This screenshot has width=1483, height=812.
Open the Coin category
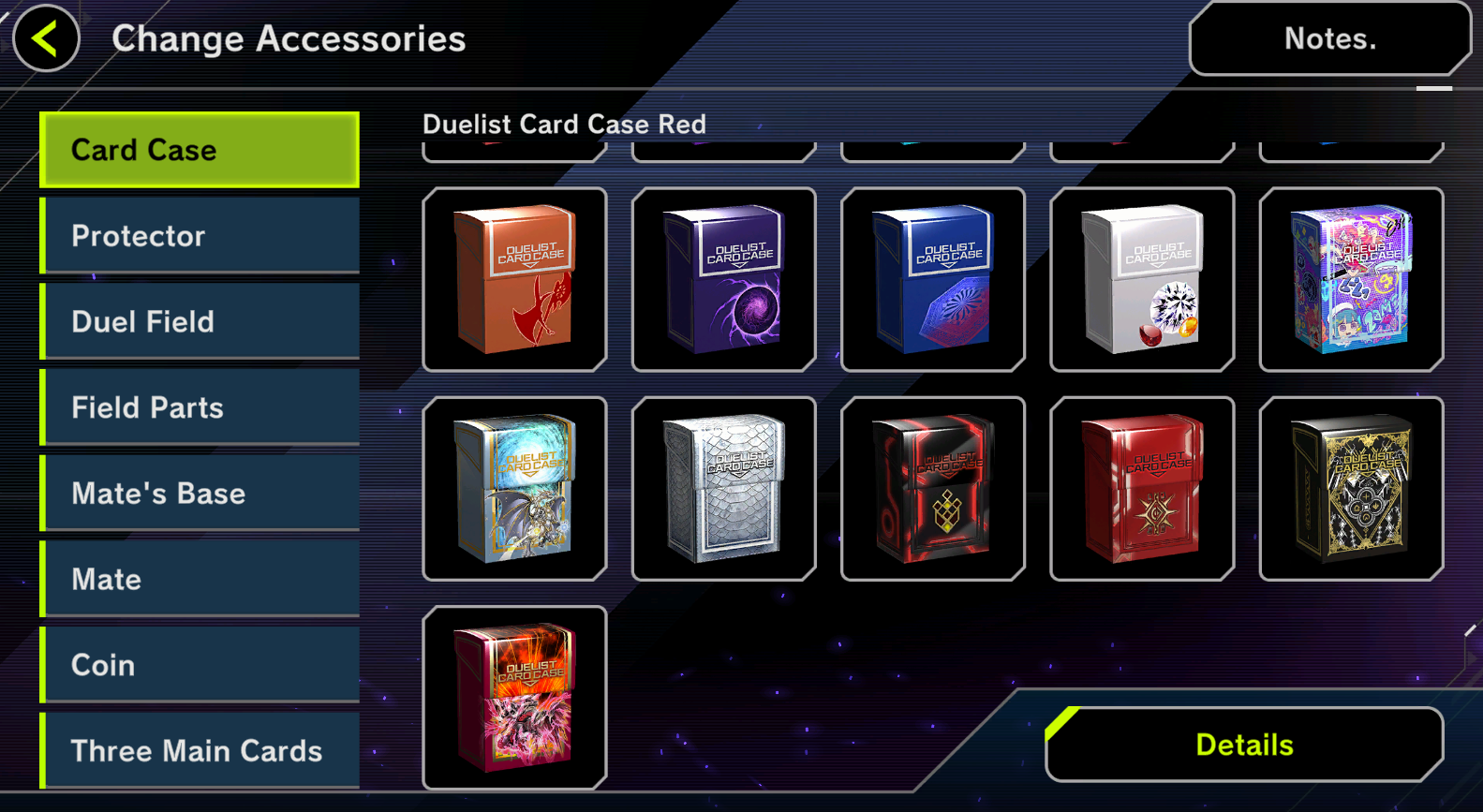pyautogui.click(x=200, y=665)
